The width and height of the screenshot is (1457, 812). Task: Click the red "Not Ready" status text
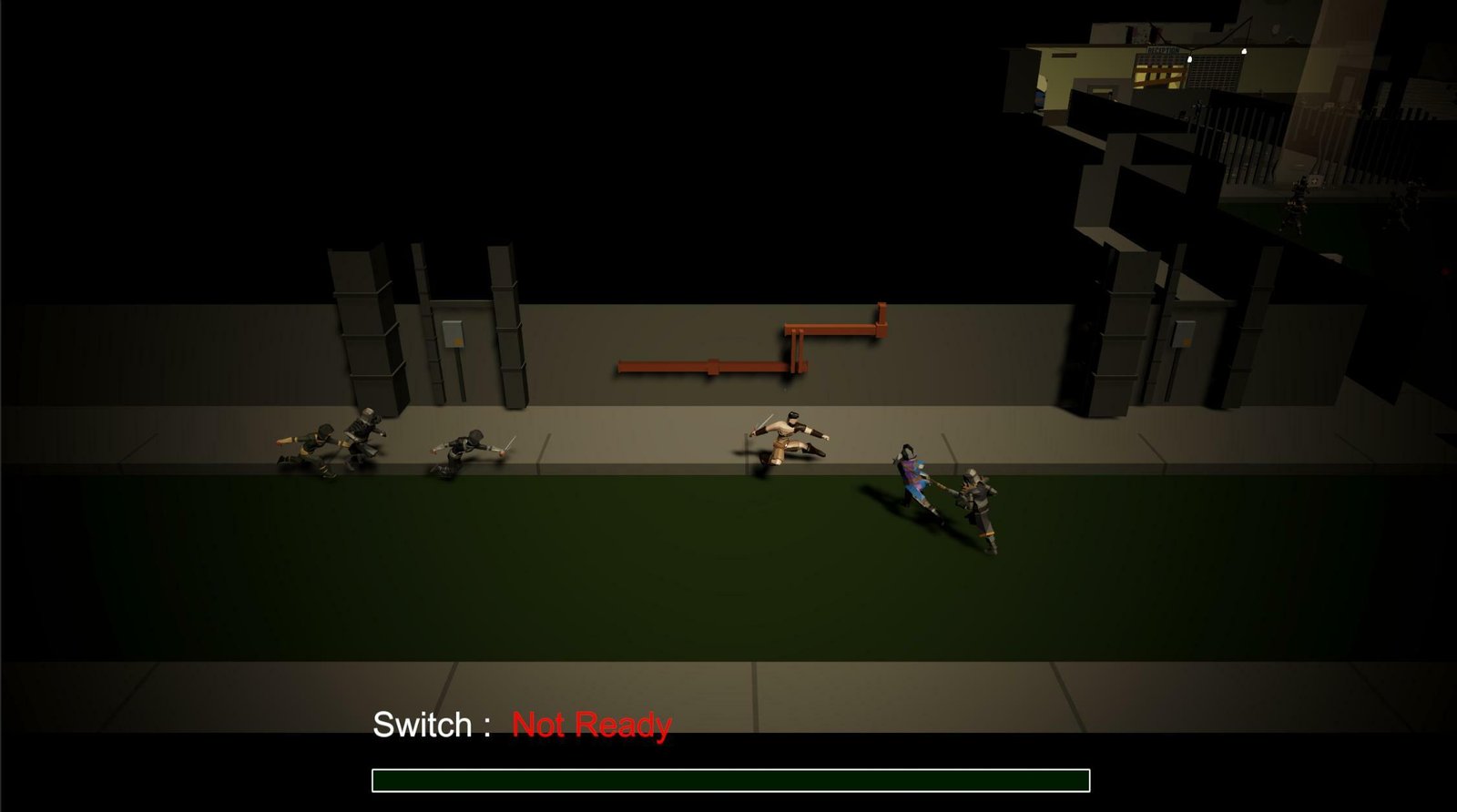[x=590, y=726]
